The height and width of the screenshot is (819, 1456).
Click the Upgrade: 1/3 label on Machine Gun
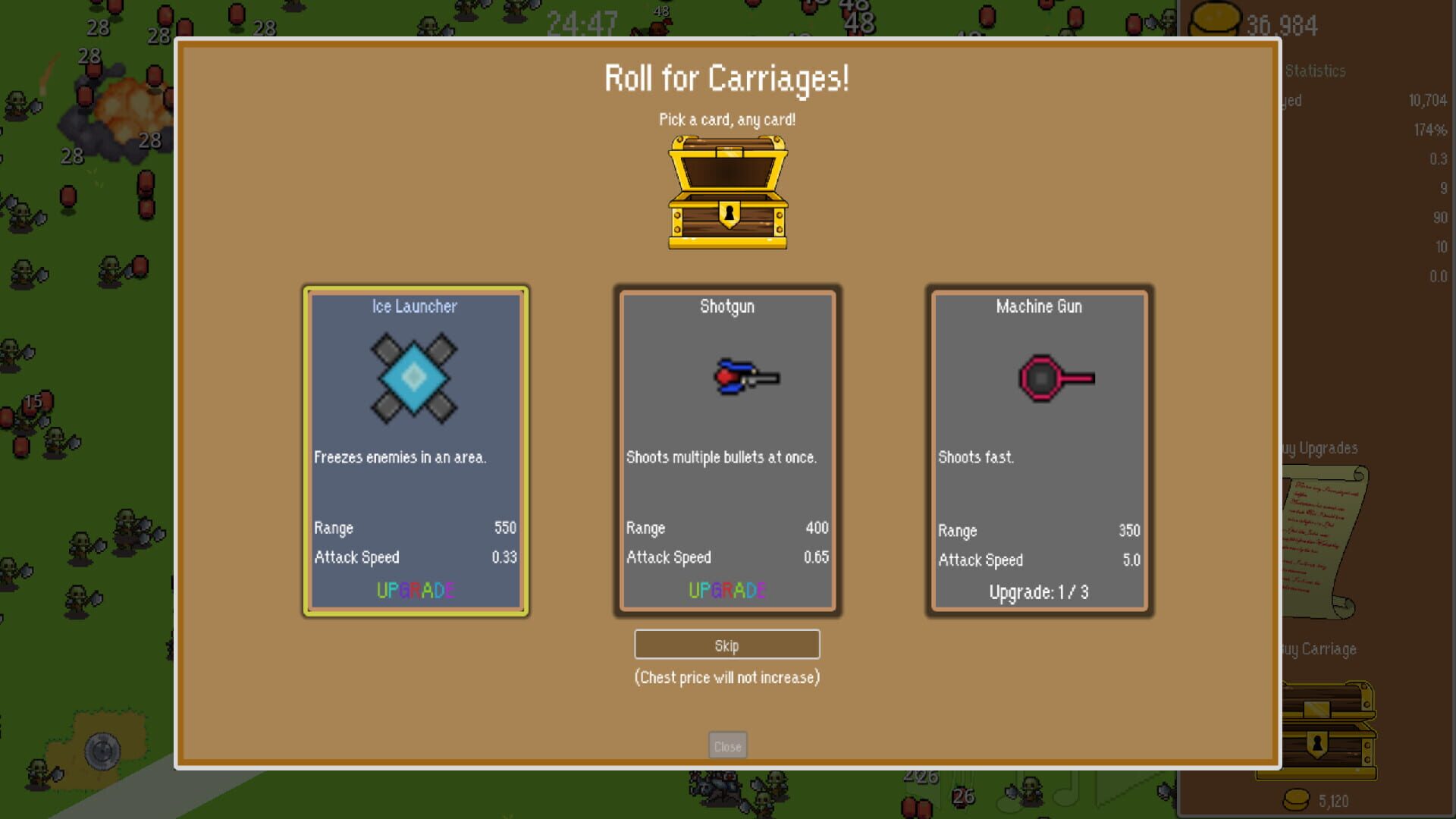pyautogui.click(x=1038, y=592)
